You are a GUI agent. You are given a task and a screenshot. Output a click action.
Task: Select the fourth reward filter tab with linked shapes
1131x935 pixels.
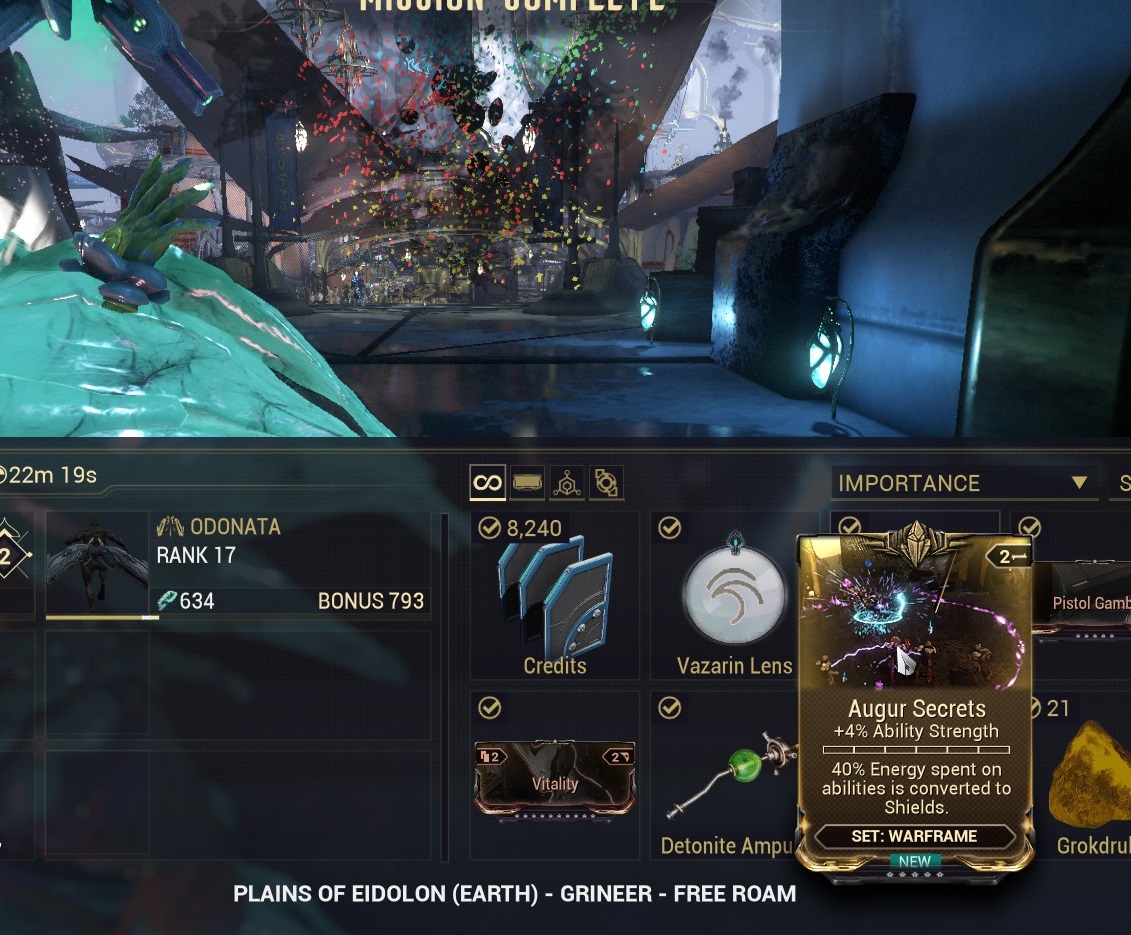point(605,484)
